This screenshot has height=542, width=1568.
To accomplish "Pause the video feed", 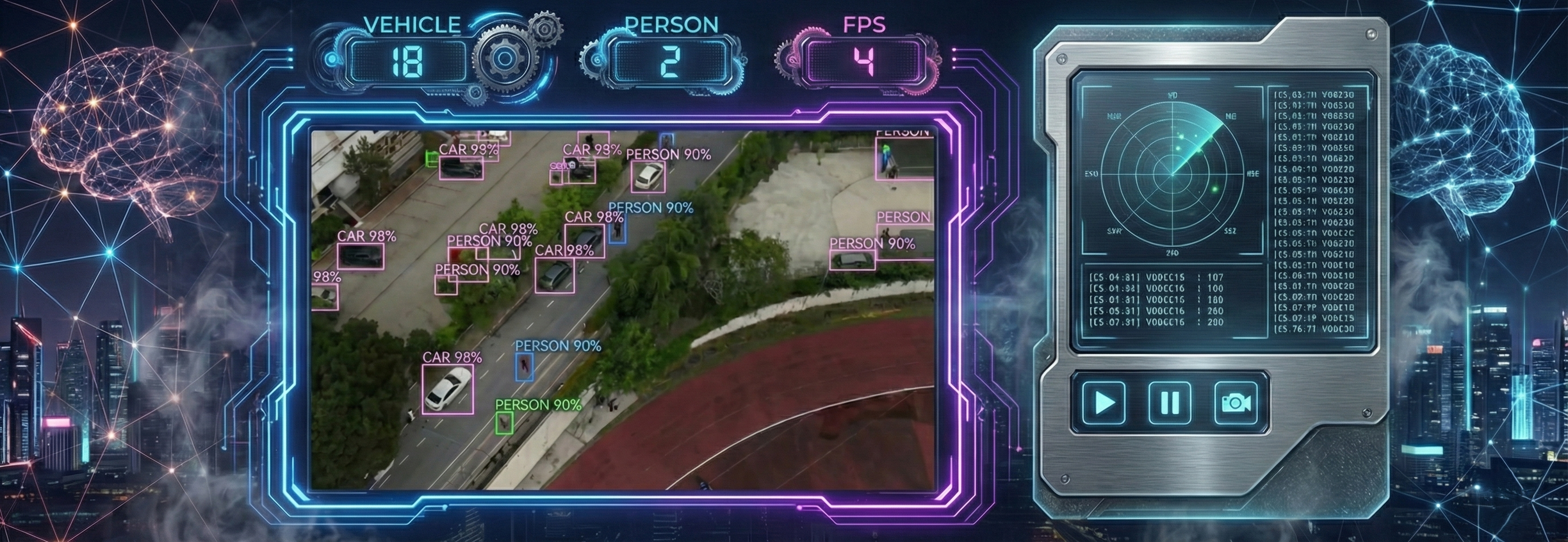I will 1170,402.
